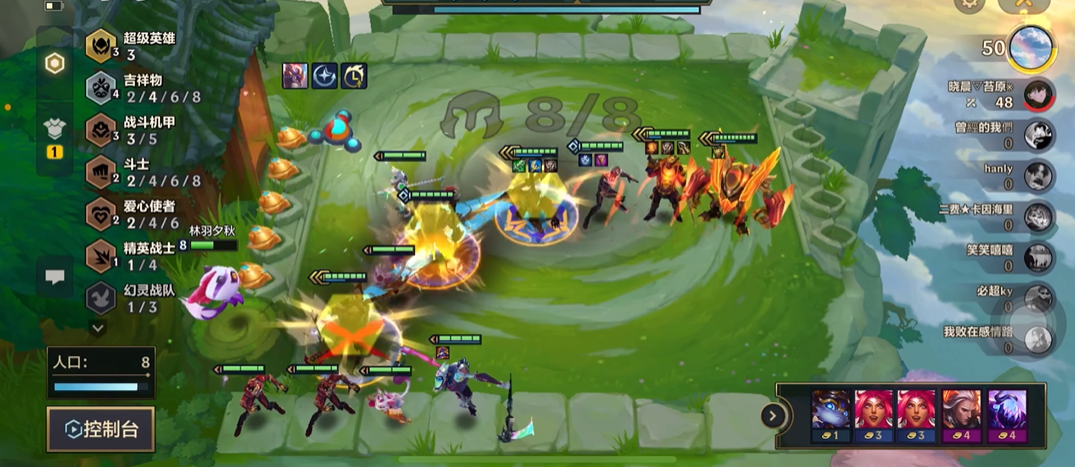Show the 战斗机甲 trait details

click(100, 130)
